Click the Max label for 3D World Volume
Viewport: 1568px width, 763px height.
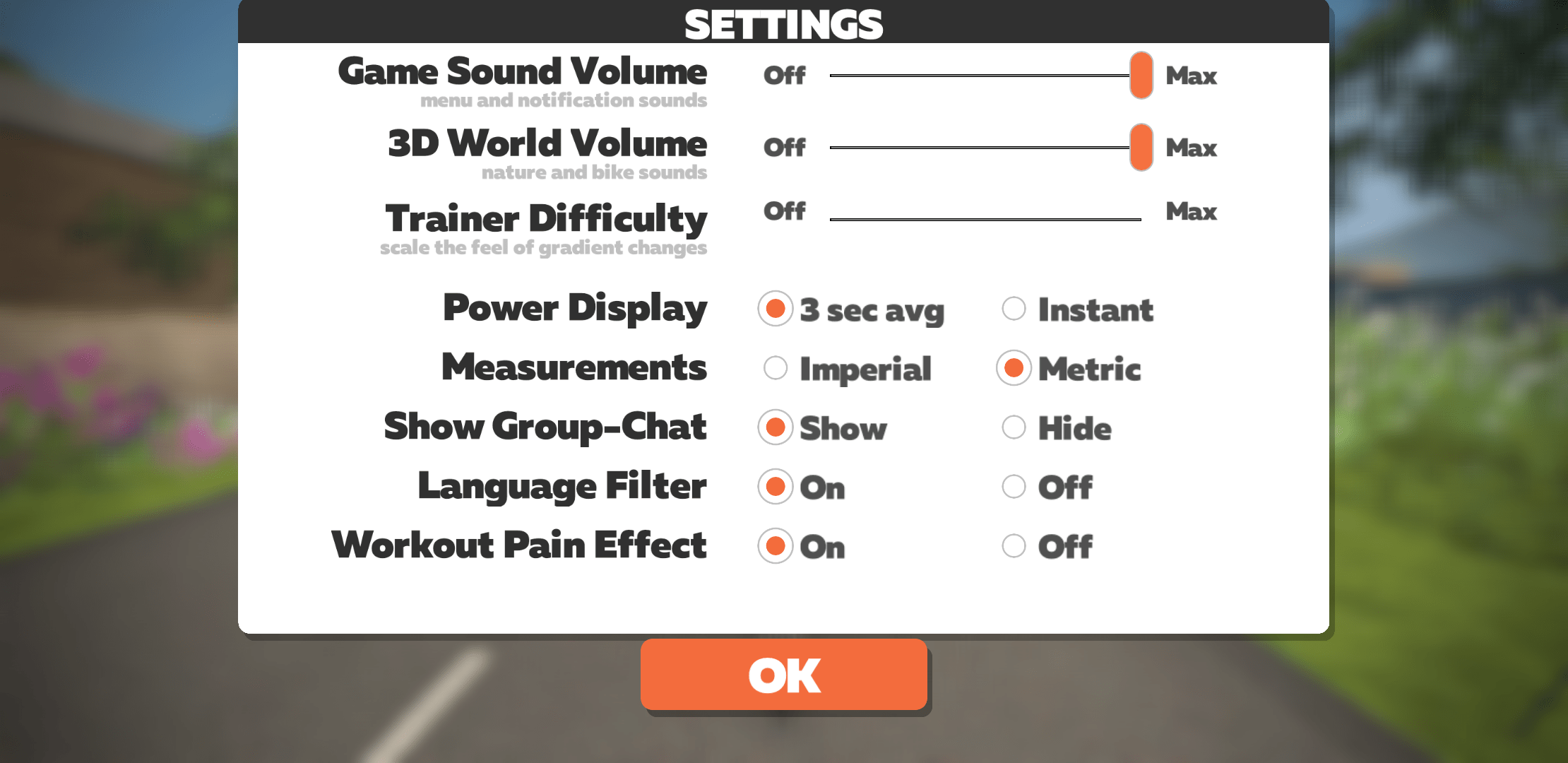pos(1192,148)
